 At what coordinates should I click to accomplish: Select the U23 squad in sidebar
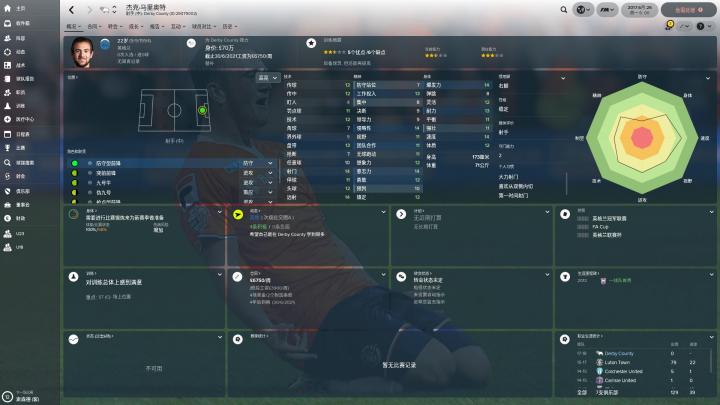[x=19, y=233]
